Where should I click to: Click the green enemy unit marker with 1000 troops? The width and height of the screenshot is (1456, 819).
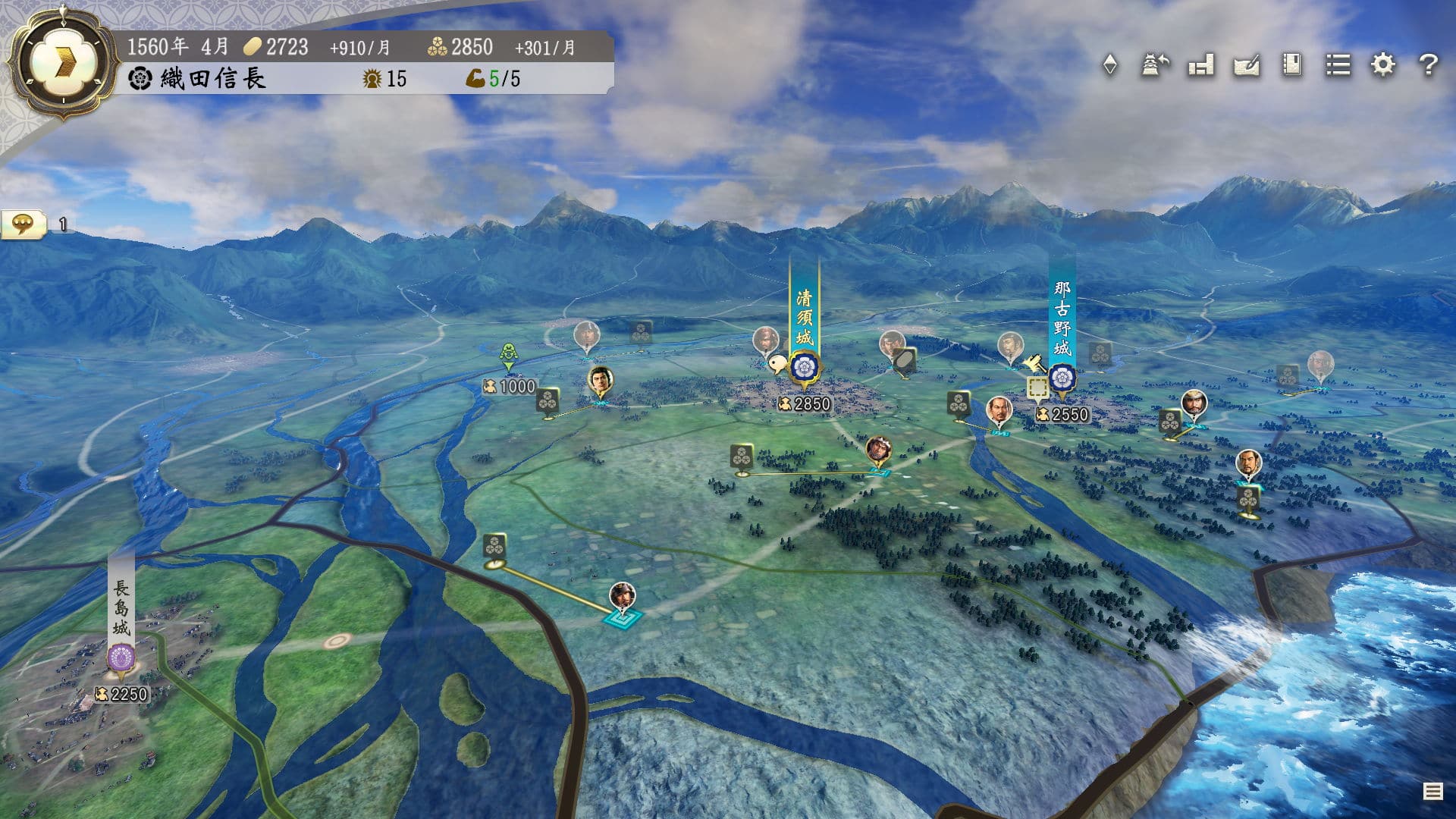coord(509,356)
